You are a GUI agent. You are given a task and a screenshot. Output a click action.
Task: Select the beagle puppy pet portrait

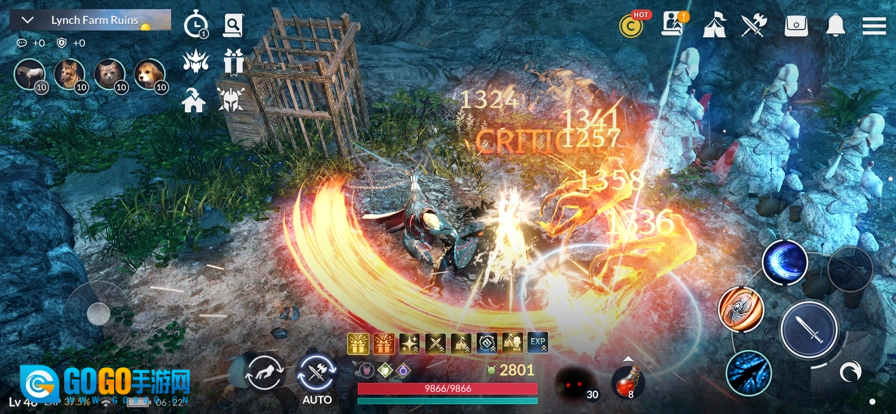pos(150,73)
